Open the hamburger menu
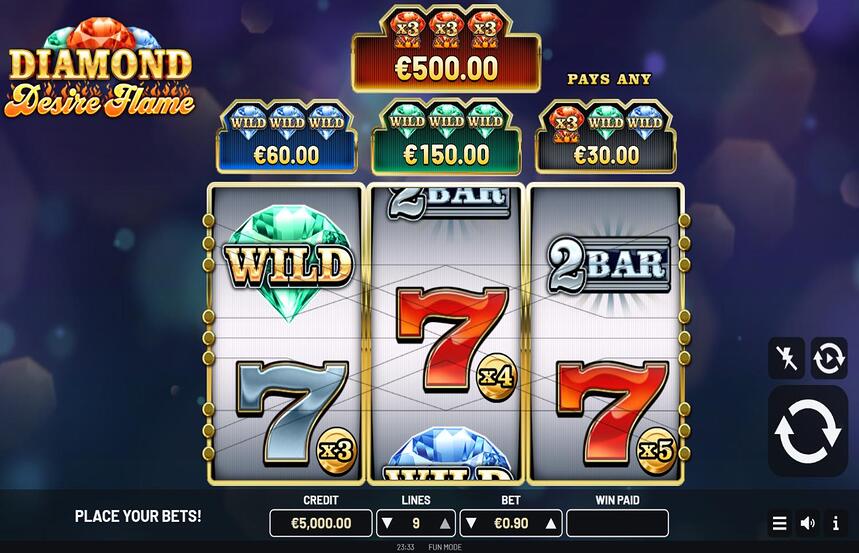The image size is (859, 553). [779, 523]
